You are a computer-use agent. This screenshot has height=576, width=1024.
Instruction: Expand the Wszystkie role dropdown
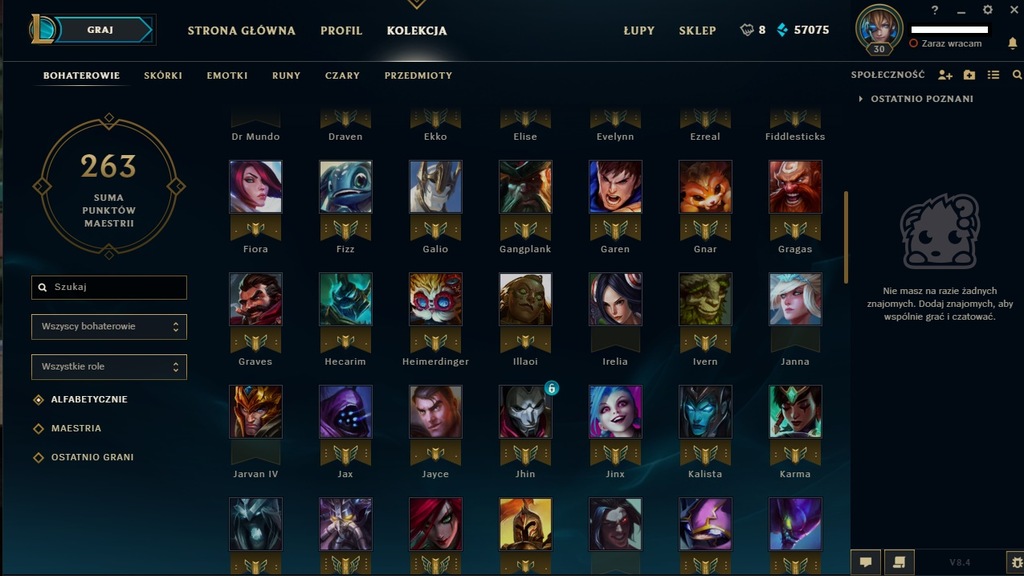coord(109,367)
